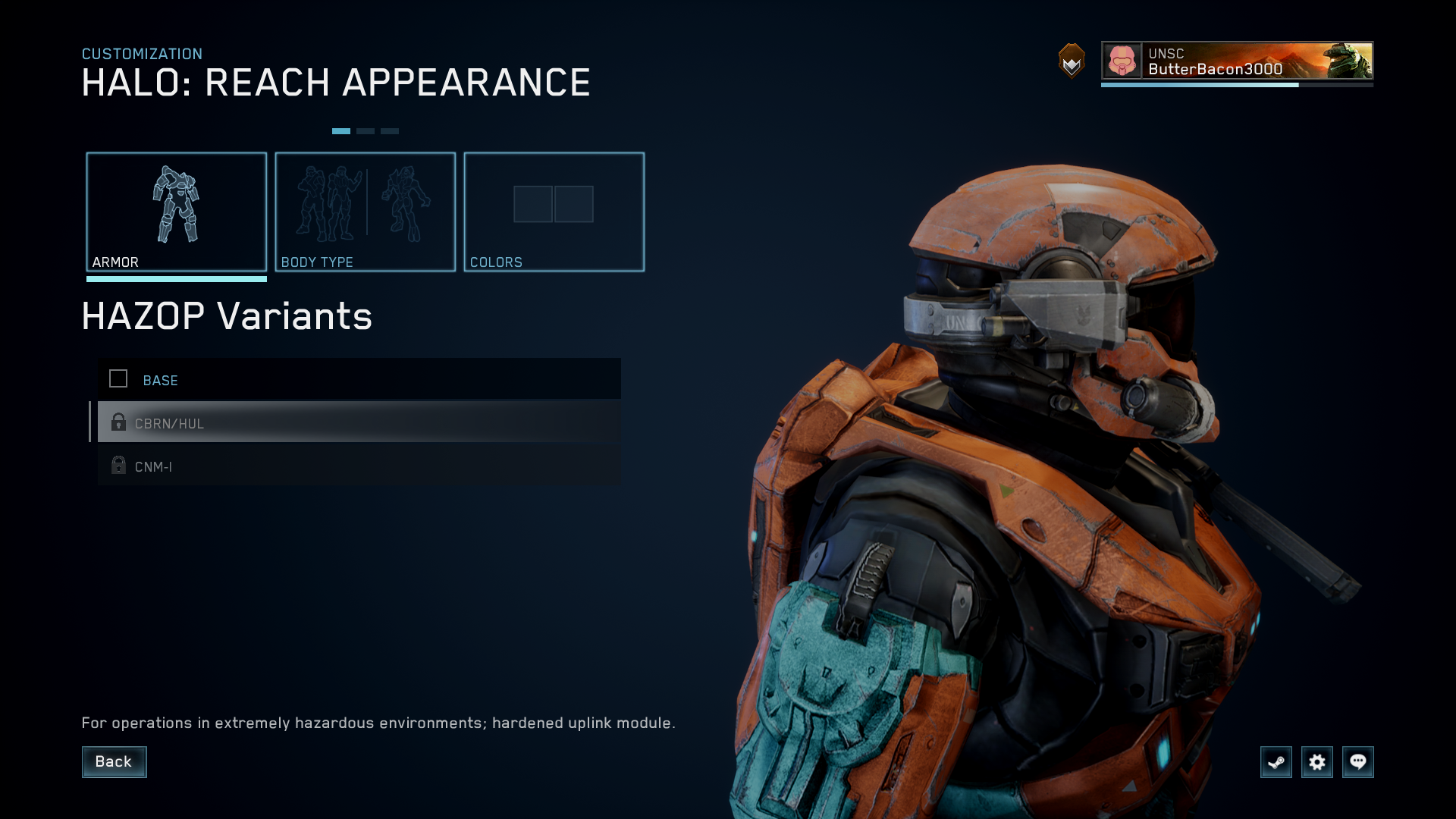
Task: Click the Colors swatch pair icon
Action: 554,204
